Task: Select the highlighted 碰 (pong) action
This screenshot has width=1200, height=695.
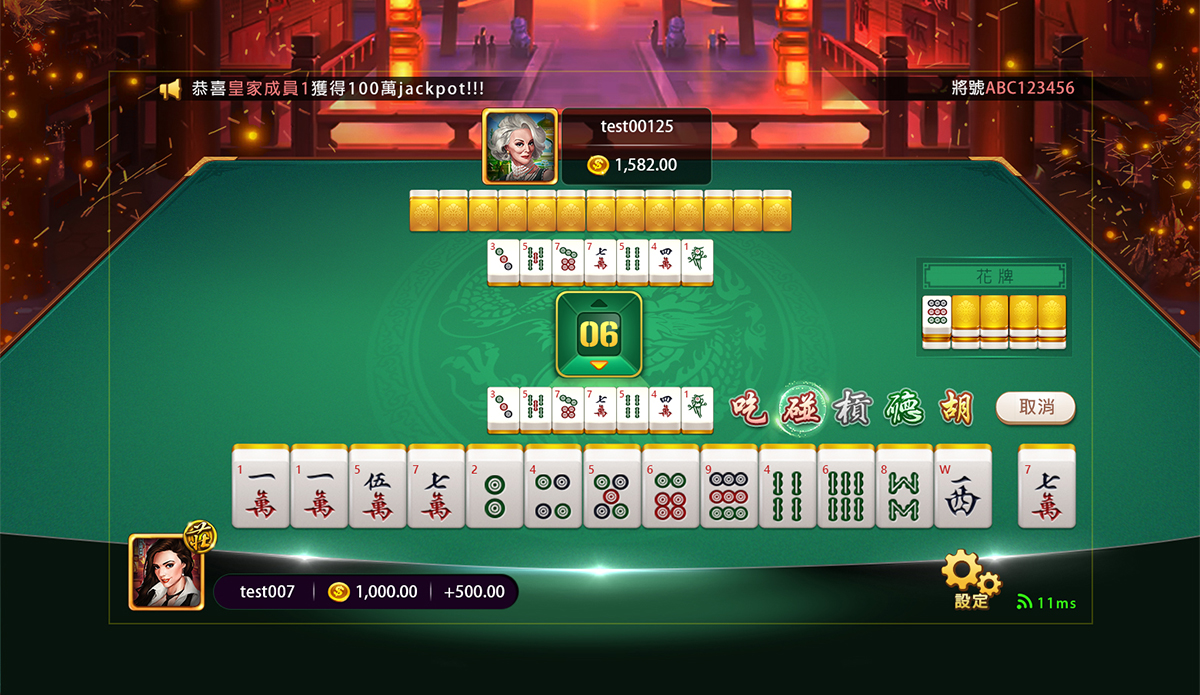Action: pos(800,407)
